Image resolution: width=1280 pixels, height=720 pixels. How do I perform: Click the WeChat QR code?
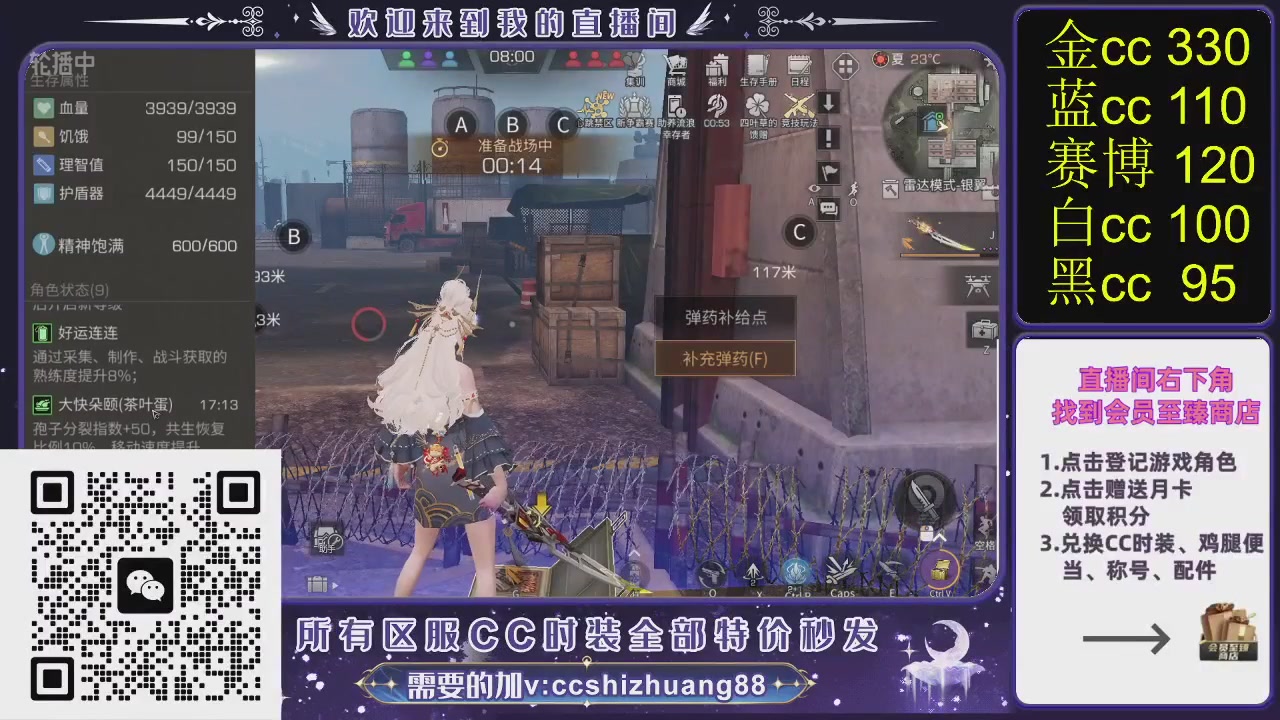tap(145, 583)
